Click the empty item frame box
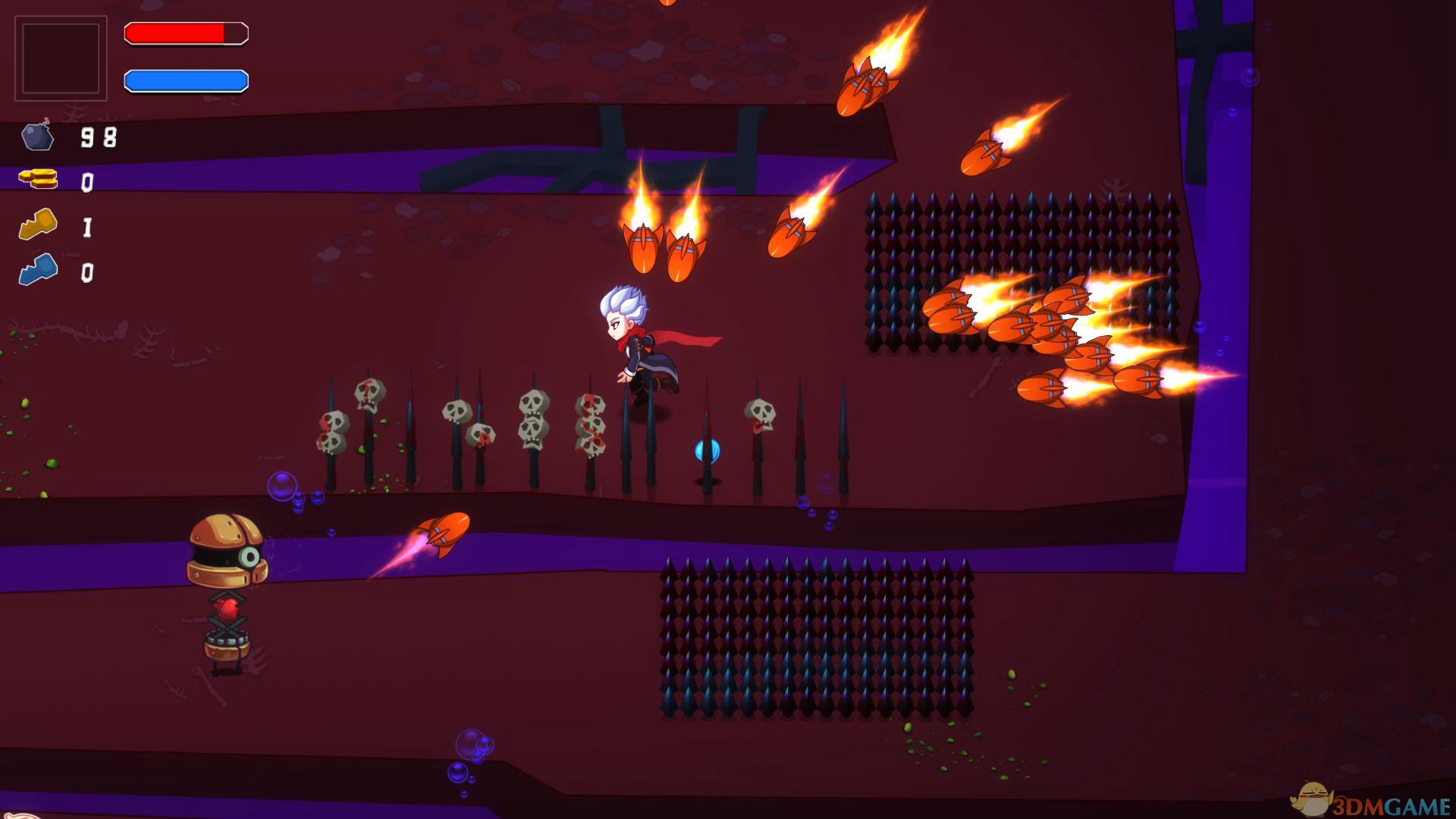Viewport: 1456px width, 819px height. click(61, 58)
